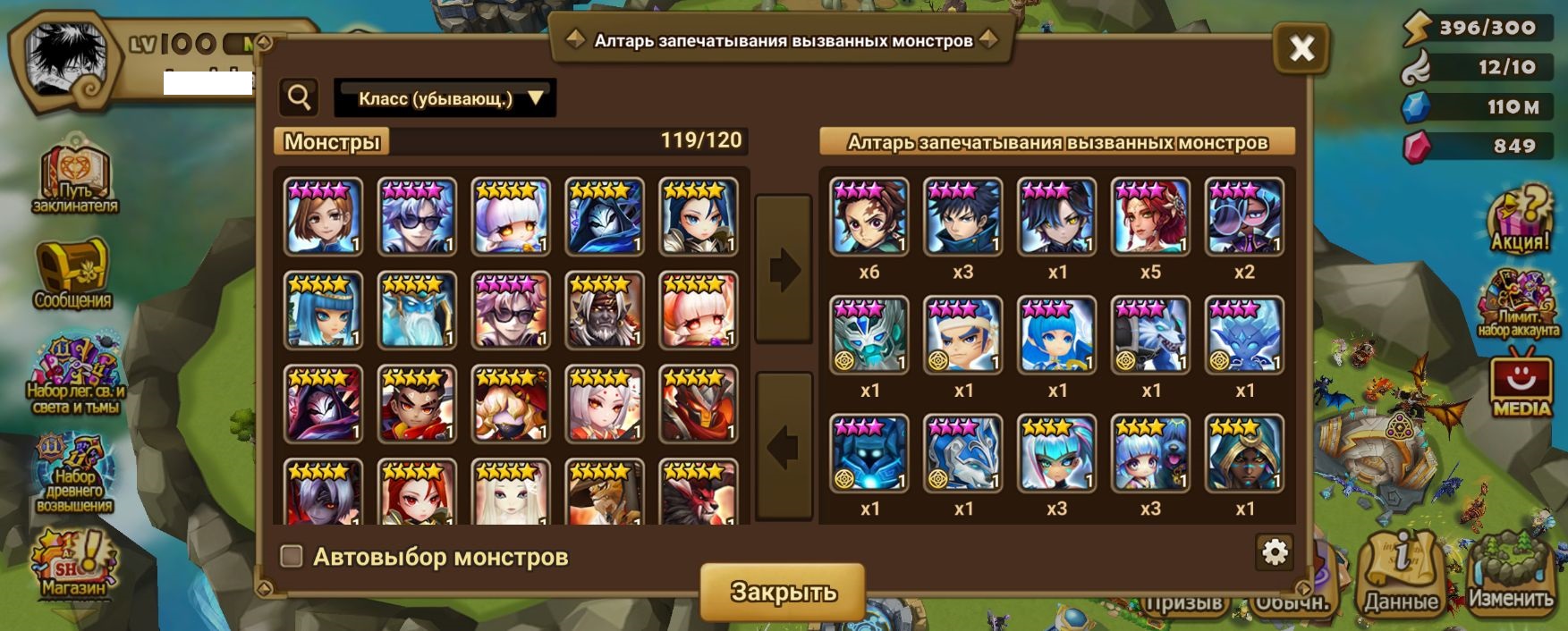This screenshot has width=1568, height=631.
Task: Close the sealing altar window with X
Action: coord(1301,48)
